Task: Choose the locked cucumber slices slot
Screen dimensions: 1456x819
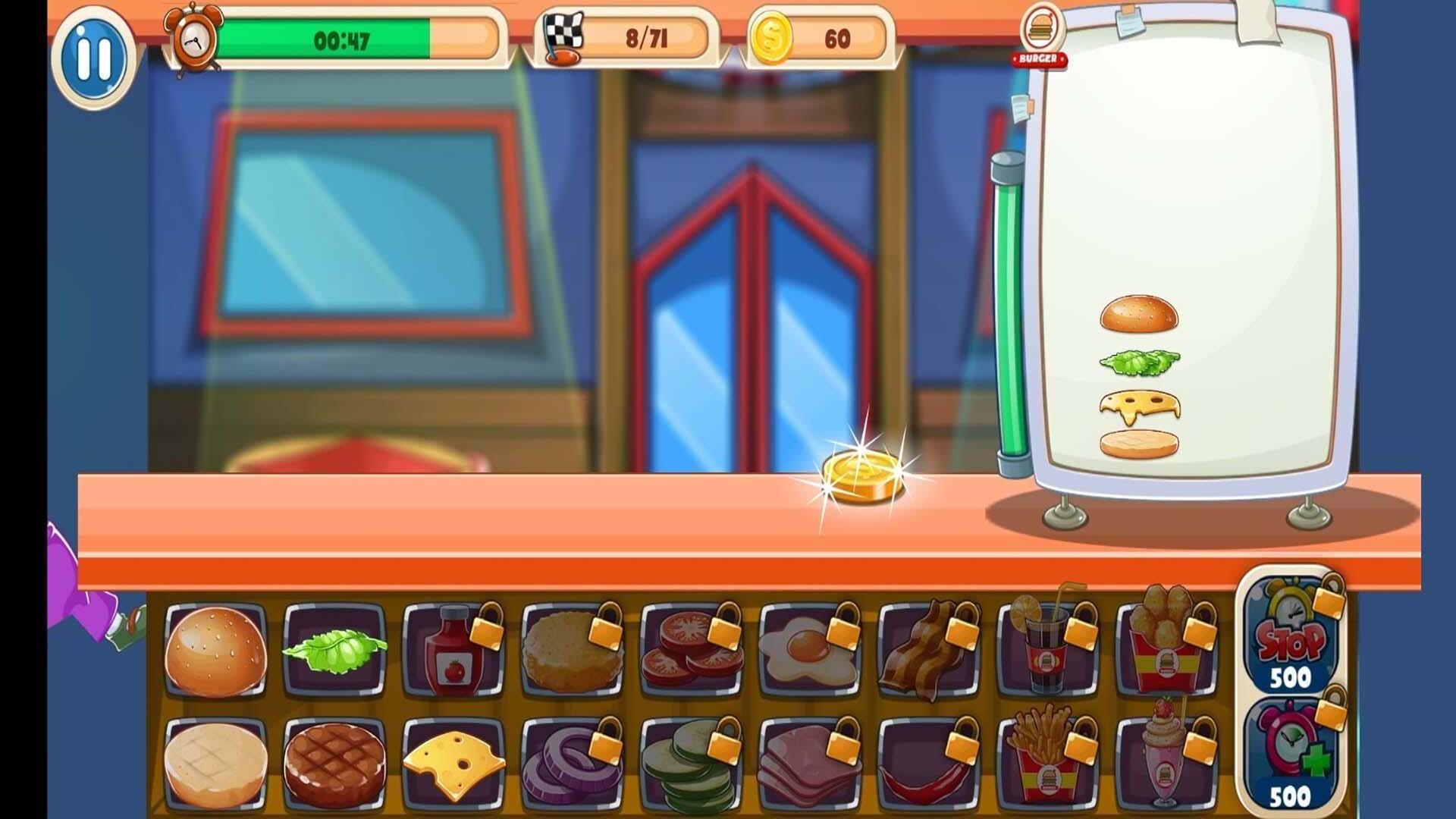Action: 691,764
